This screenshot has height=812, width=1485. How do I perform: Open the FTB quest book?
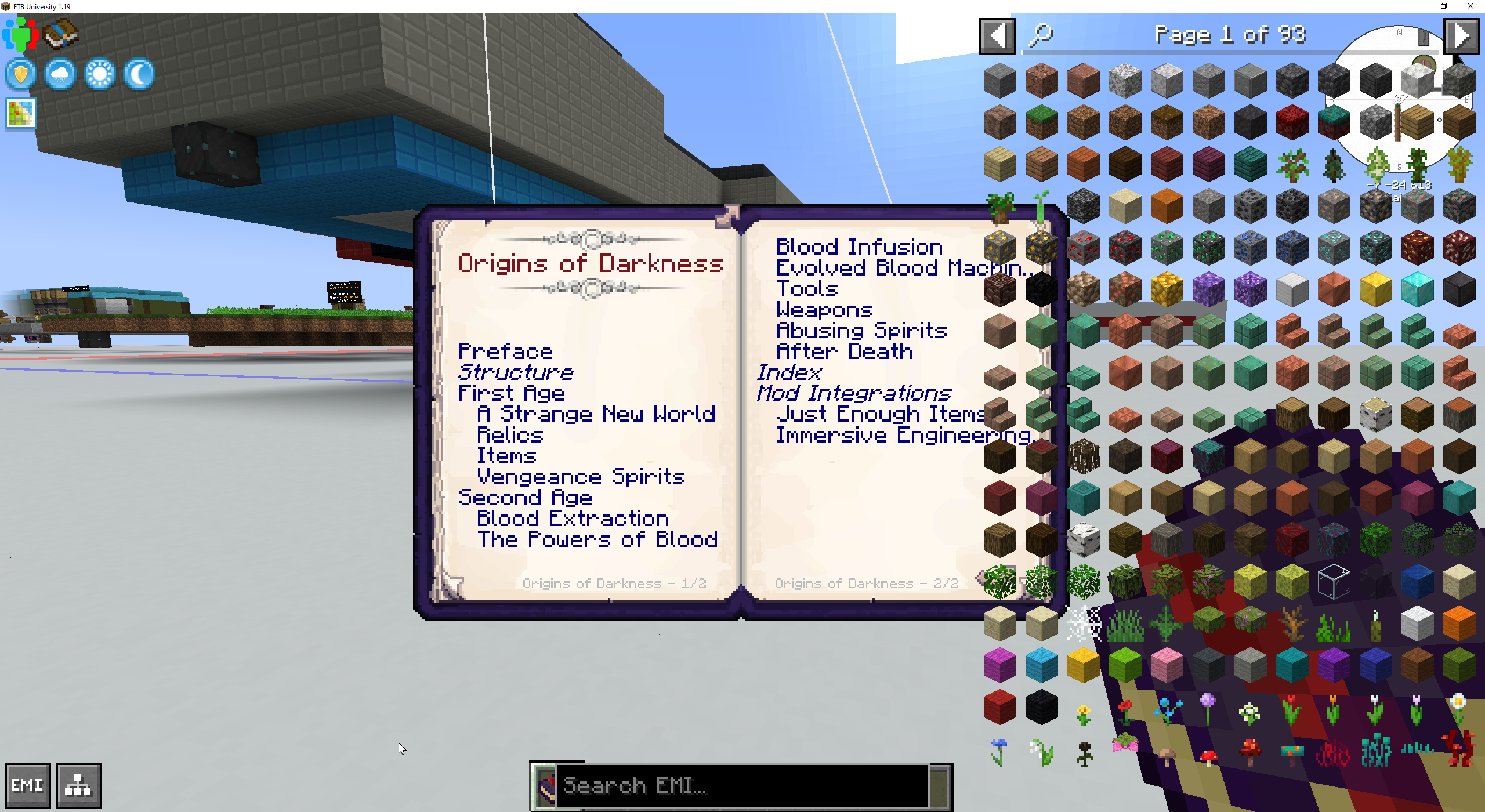click(60, 35)
